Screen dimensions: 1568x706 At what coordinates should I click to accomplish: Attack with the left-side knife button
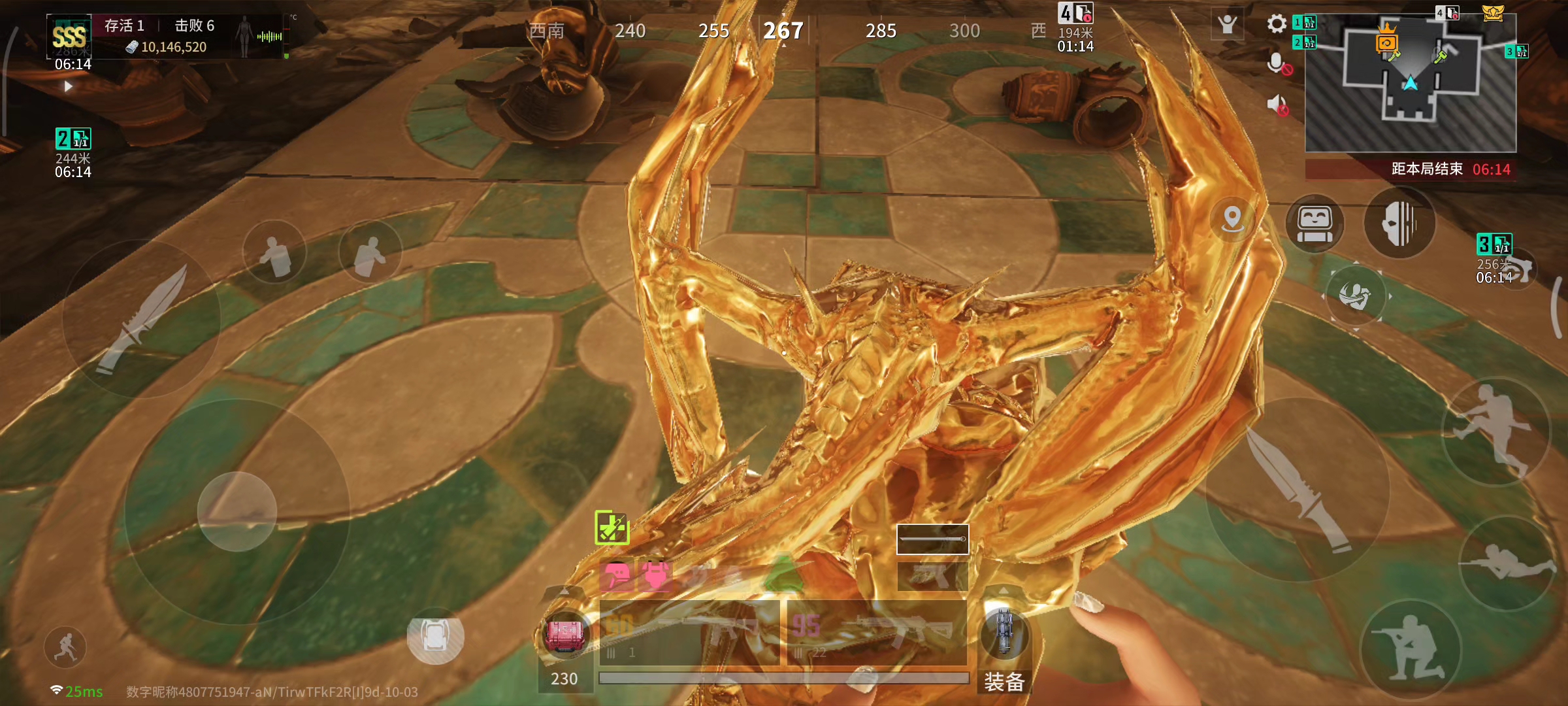(142, 318)
